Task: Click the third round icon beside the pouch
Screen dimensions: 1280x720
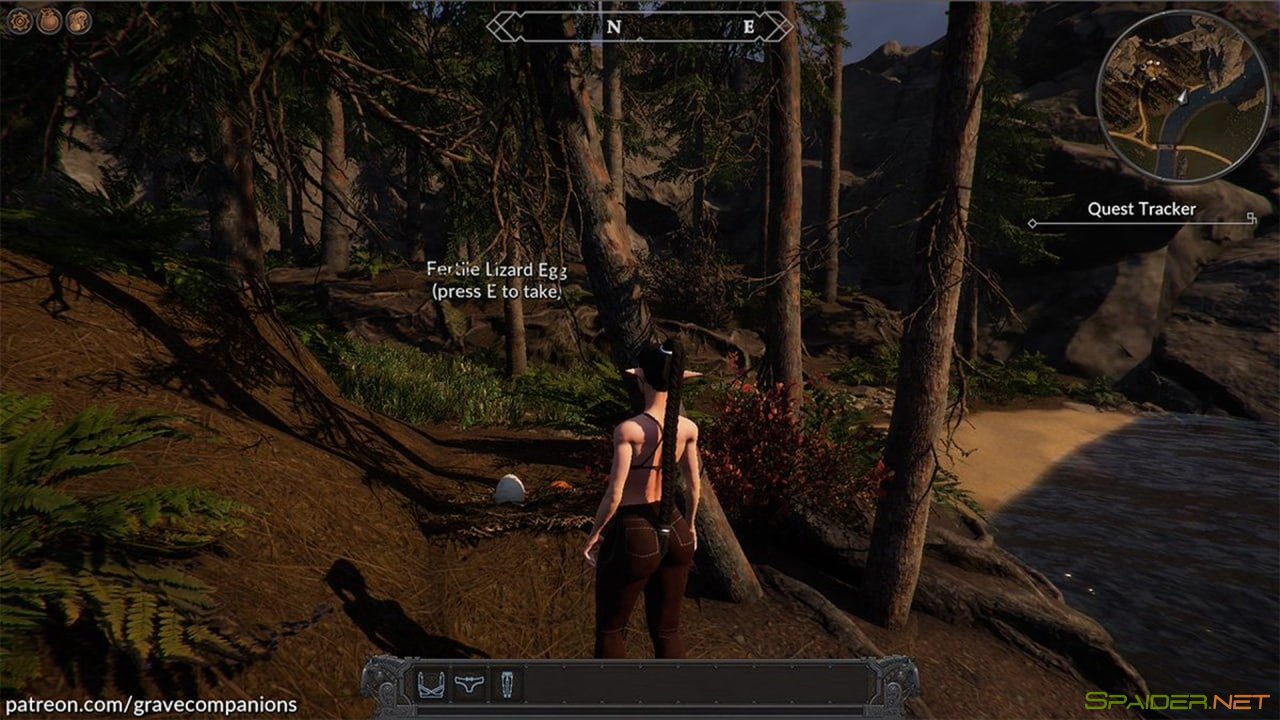Action: click(79, 21)
